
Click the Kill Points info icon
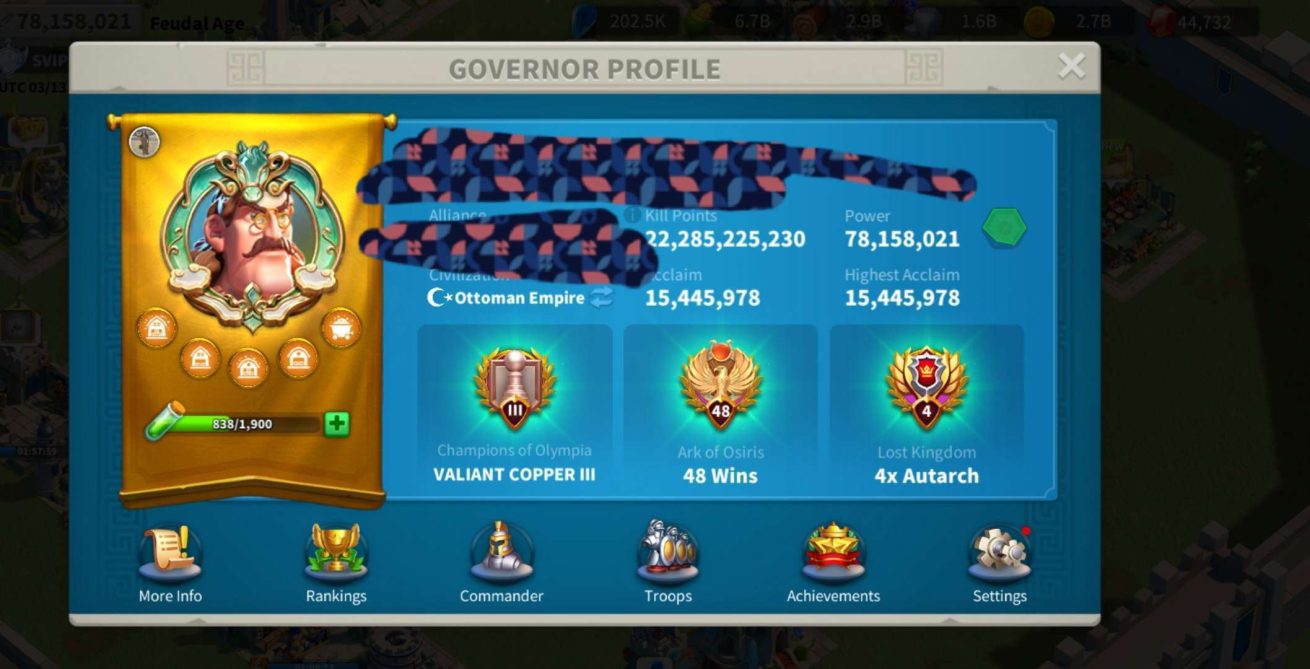tap(632, 216)
